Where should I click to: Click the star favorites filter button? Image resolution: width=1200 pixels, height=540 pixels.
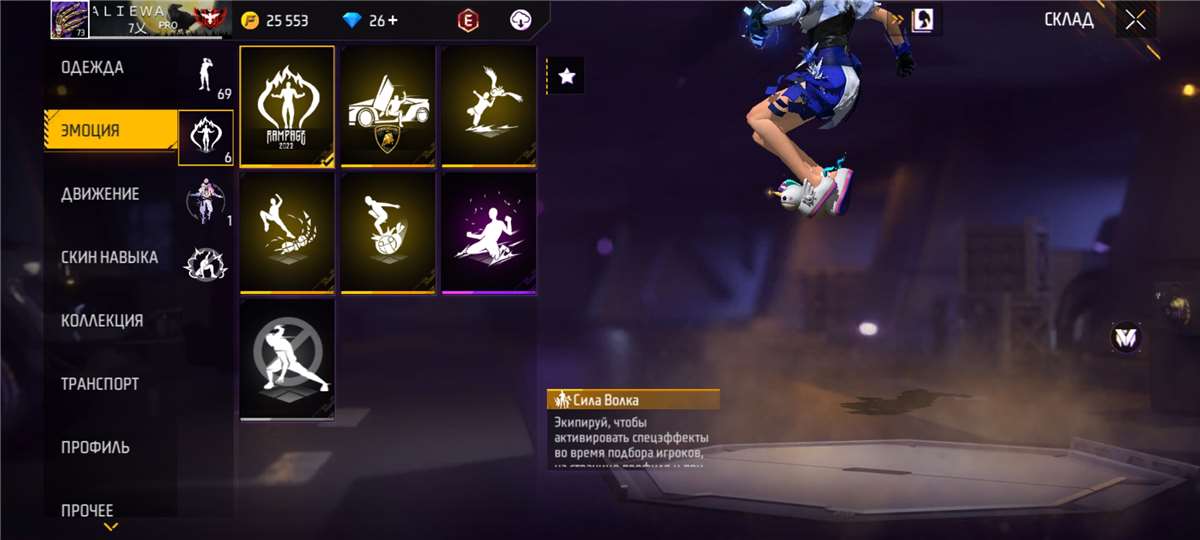pyautogui.click(x=567, y=76)
